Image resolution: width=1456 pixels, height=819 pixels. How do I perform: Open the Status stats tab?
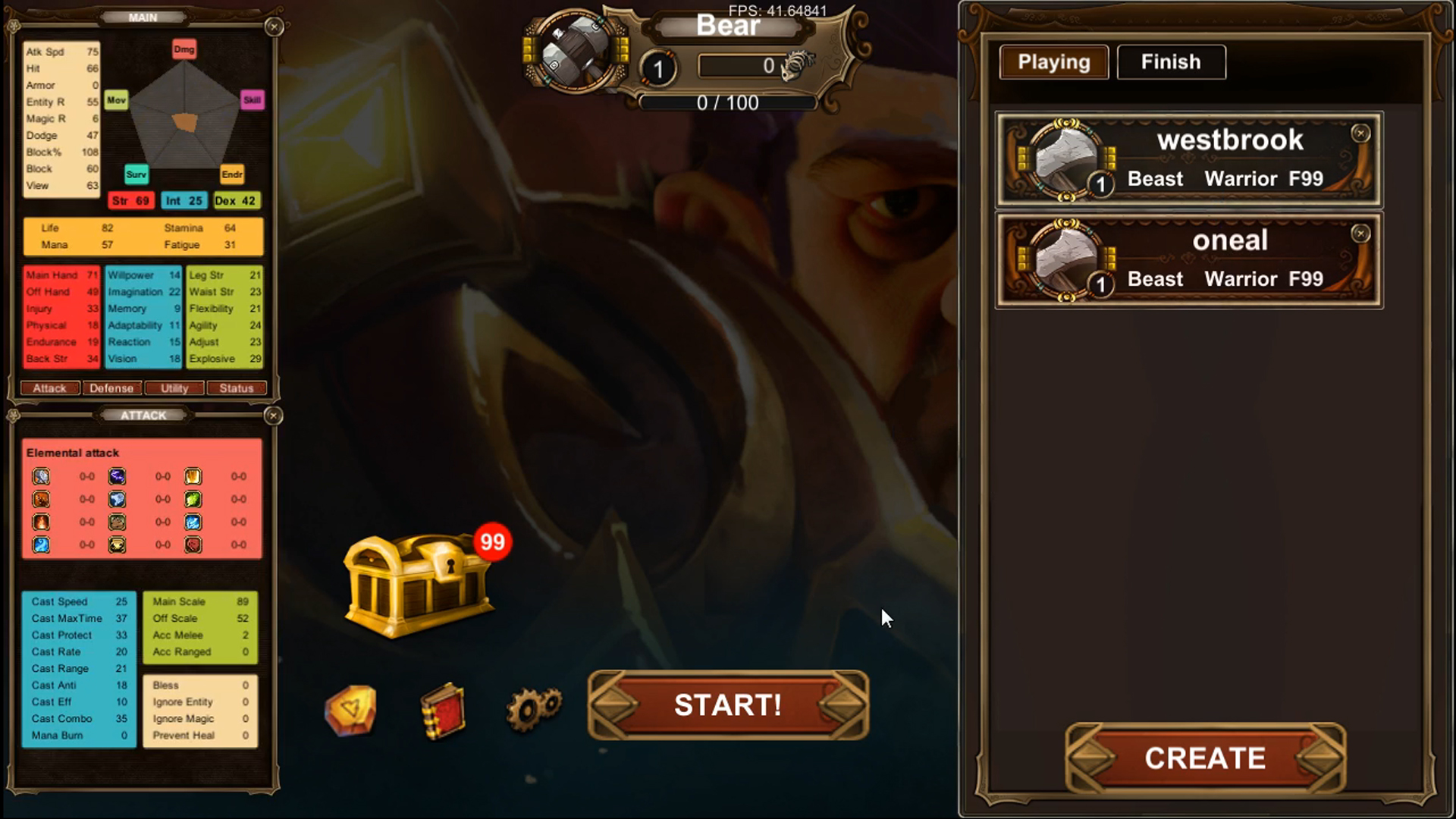(237, 388)
